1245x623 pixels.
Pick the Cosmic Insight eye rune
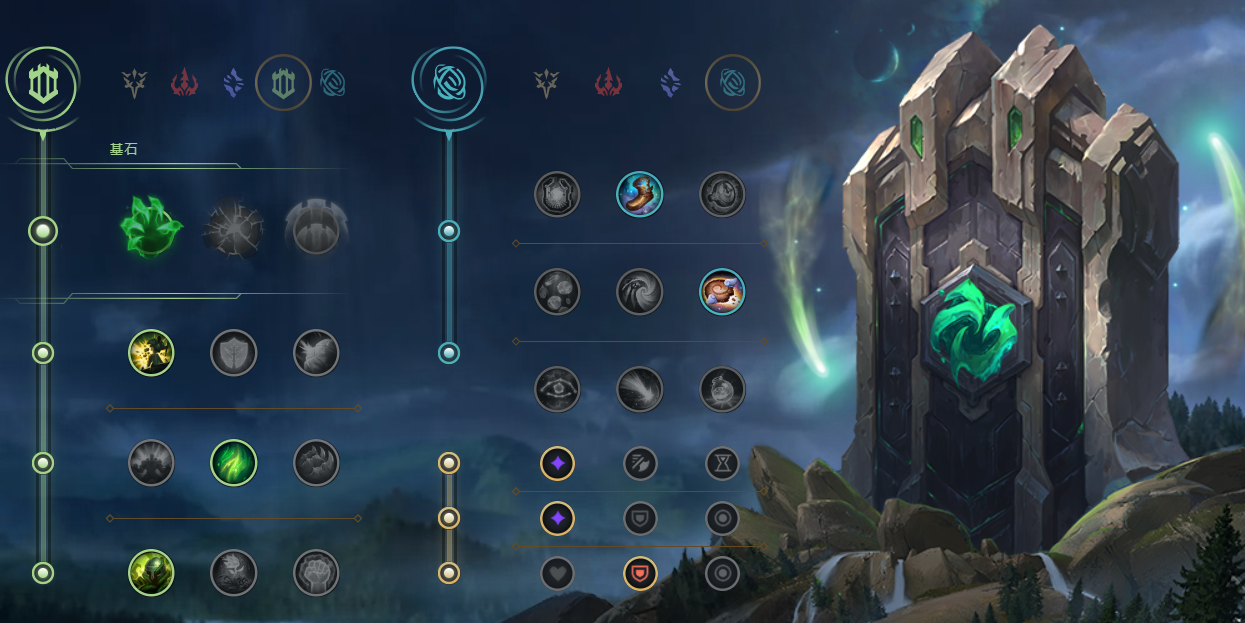pos(557,390)
